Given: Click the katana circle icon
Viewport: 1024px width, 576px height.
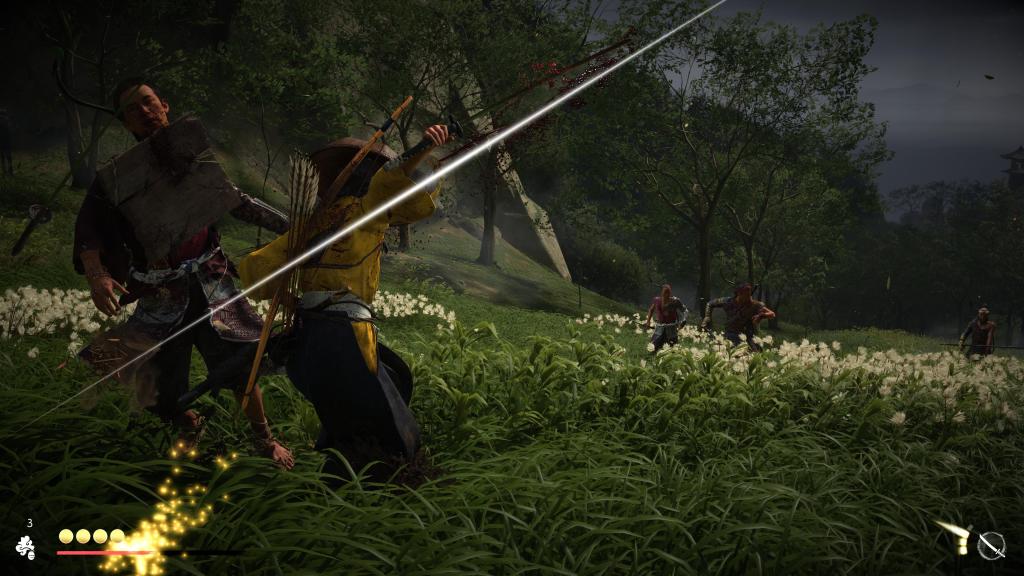Looking at the screenshot, I should tap(991, 545).
